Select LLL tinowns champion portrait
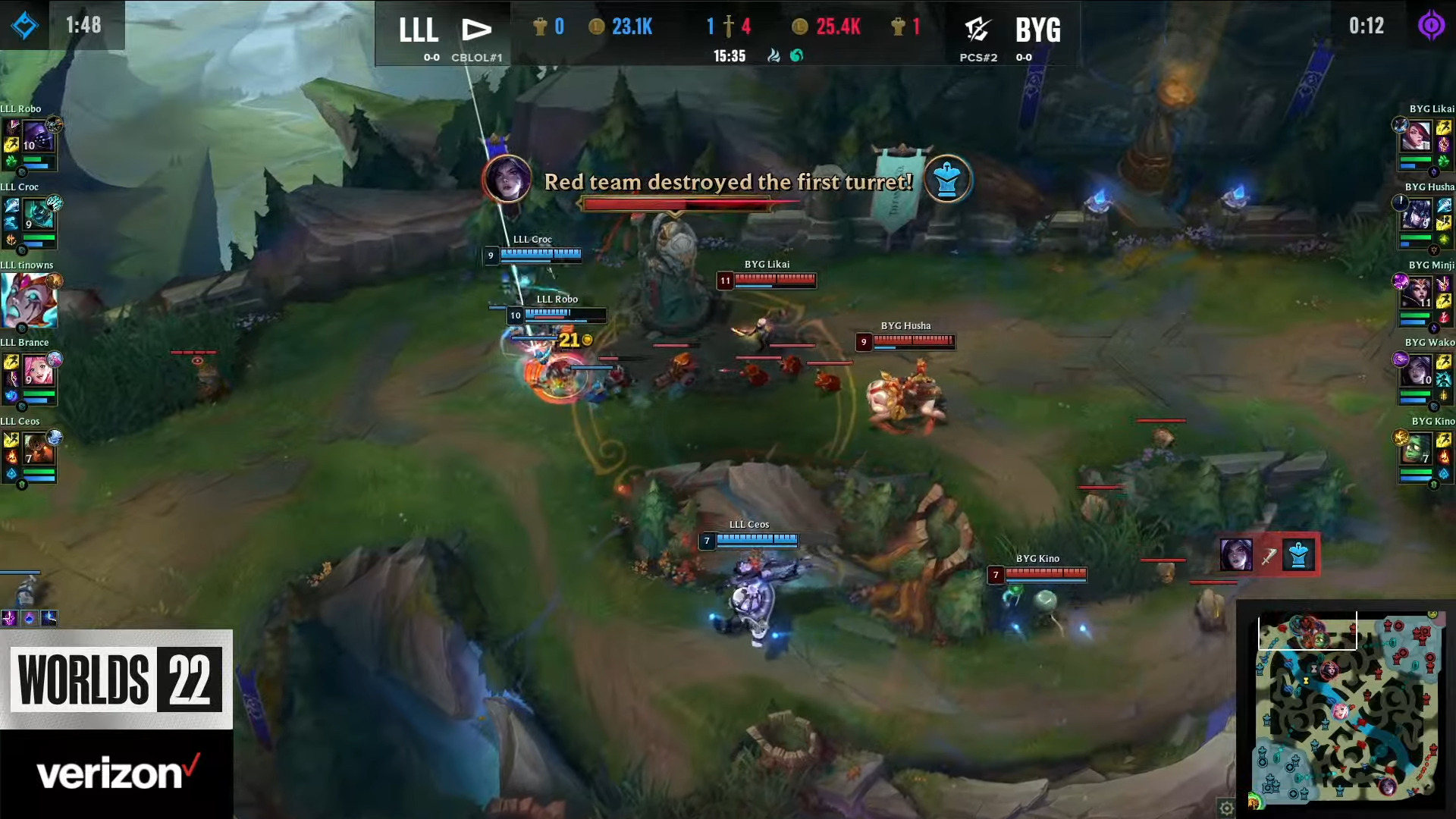This screenshot has width=1456, height=819. tap(30, 301)
